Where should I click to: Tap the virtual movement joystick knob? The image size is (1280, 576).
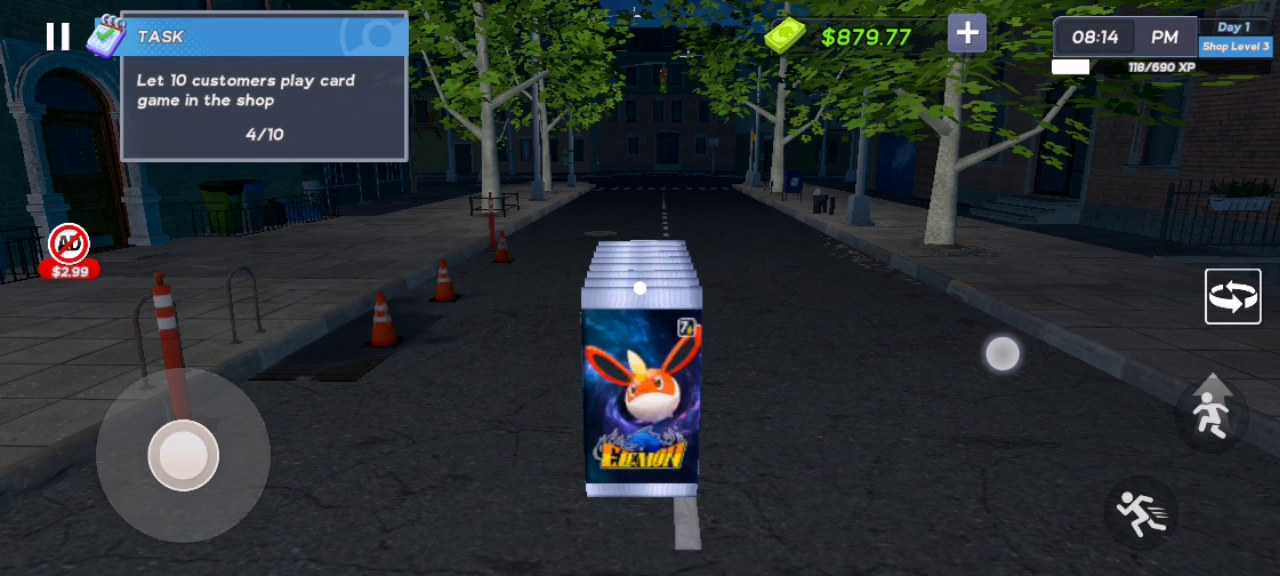(183, 455)
